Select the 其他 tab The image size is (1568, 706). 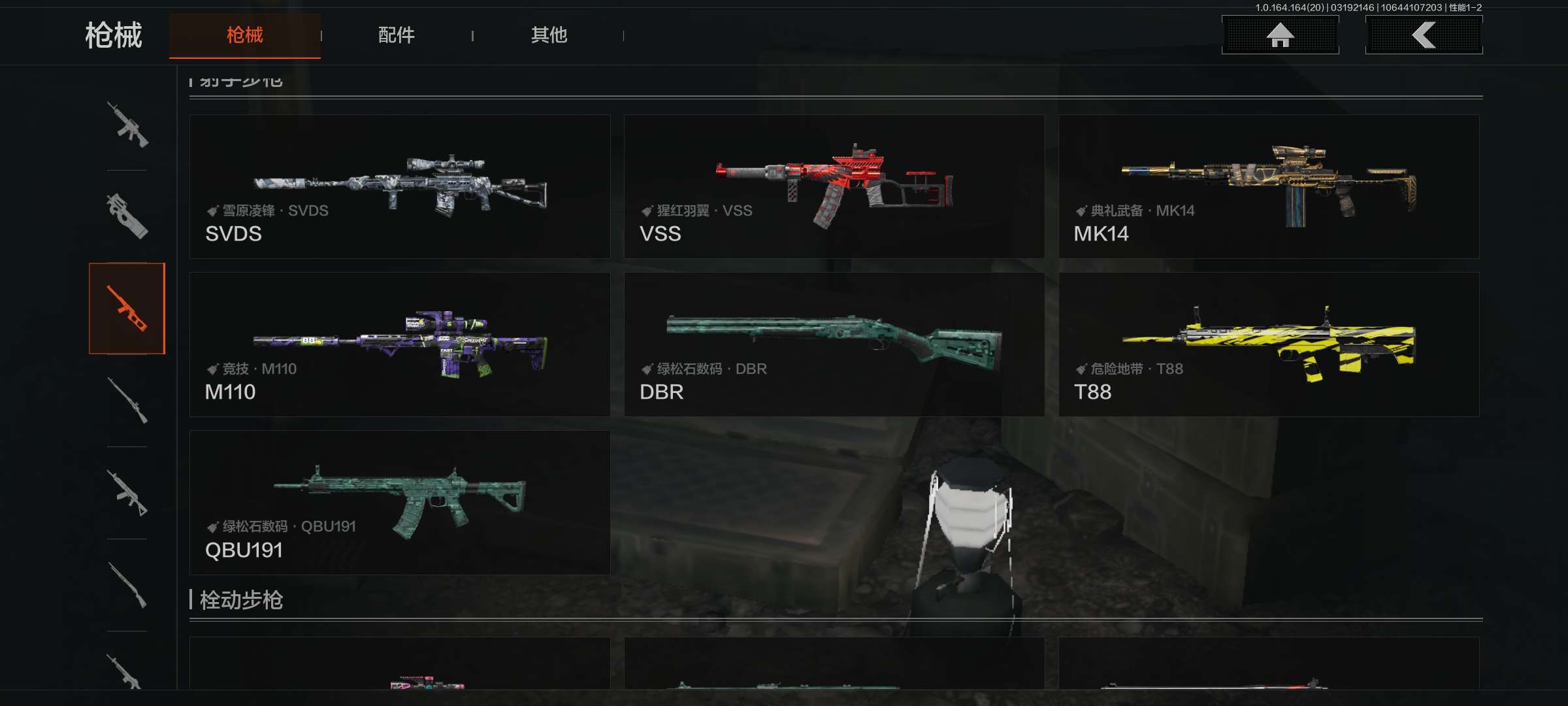(549, 35)
